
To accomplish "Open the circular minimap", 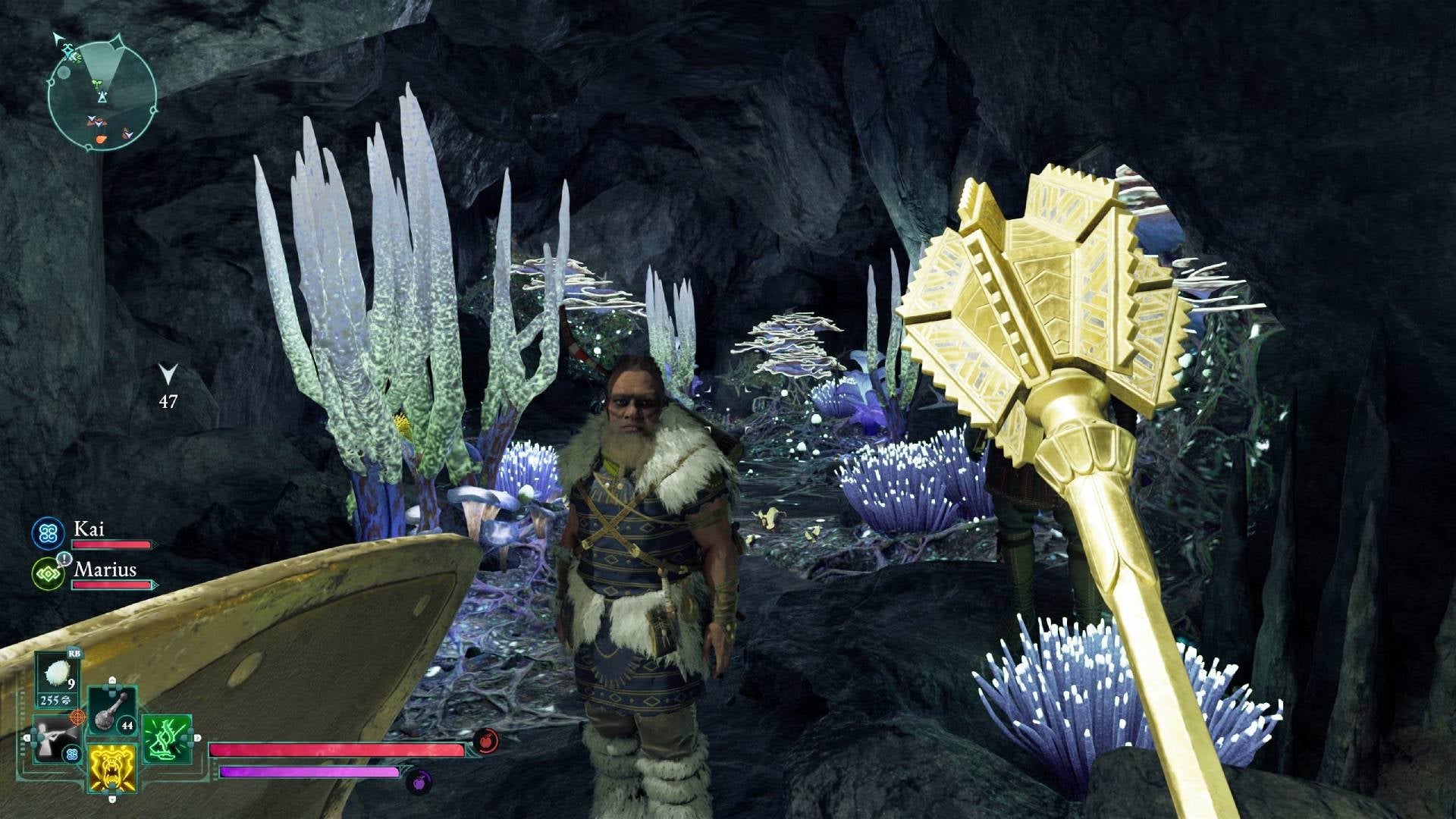I will [102, 95].
